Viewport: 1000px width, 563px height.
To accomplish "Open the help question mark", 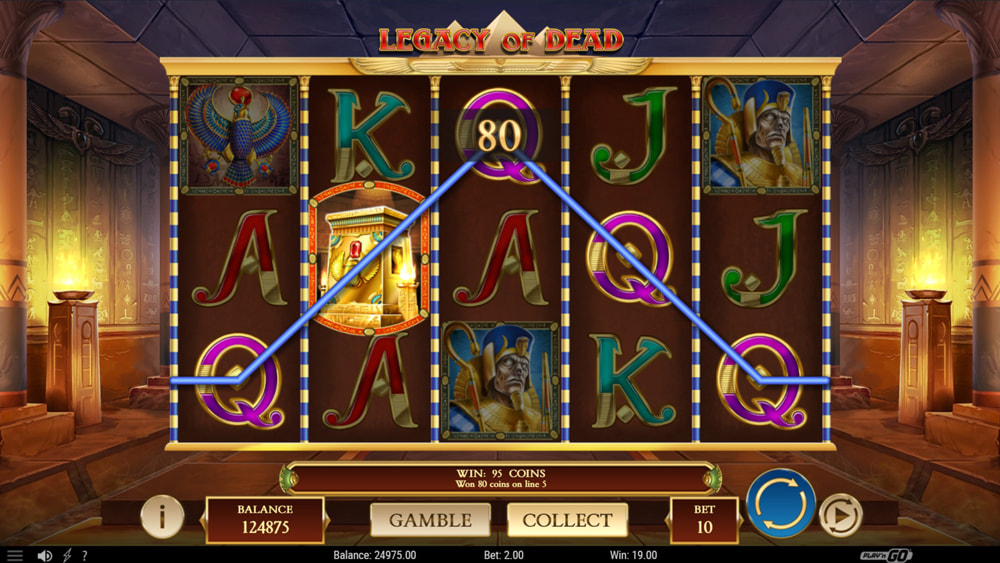I will [84, 555].
